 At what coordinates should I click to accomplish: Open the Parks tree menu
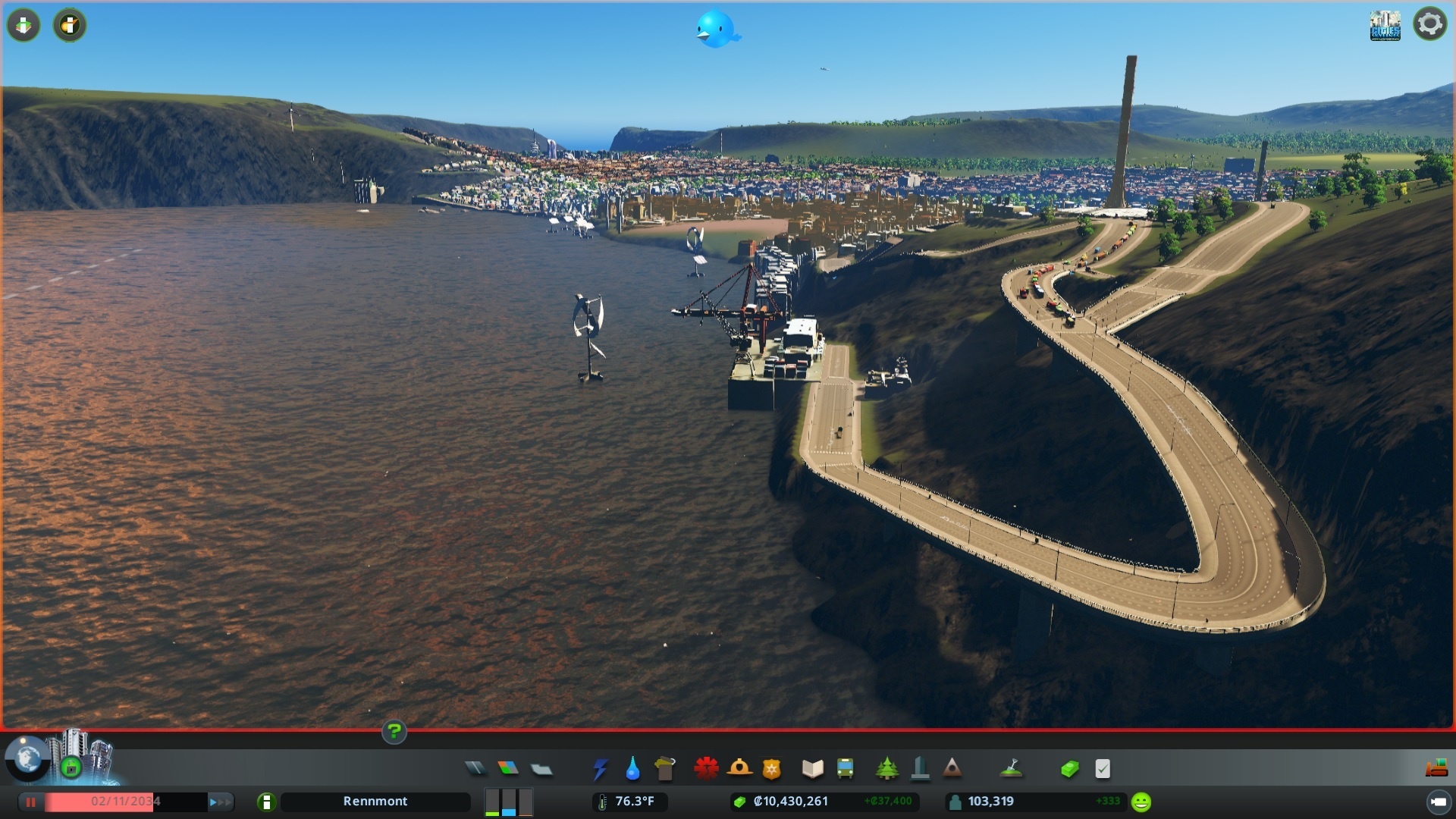point(886,769)
